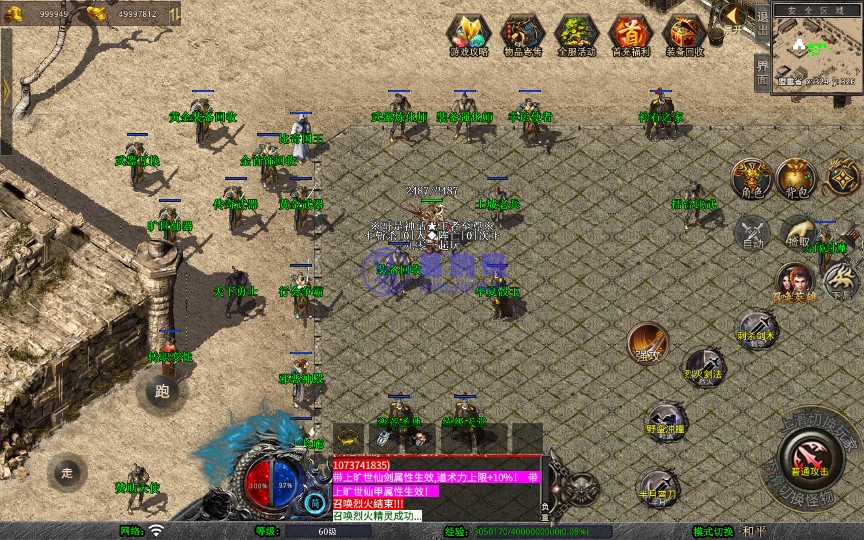The width and height of the screenshot is (864, 540).
Task: Click the 展开 expand arrow button
Action: 733,16
